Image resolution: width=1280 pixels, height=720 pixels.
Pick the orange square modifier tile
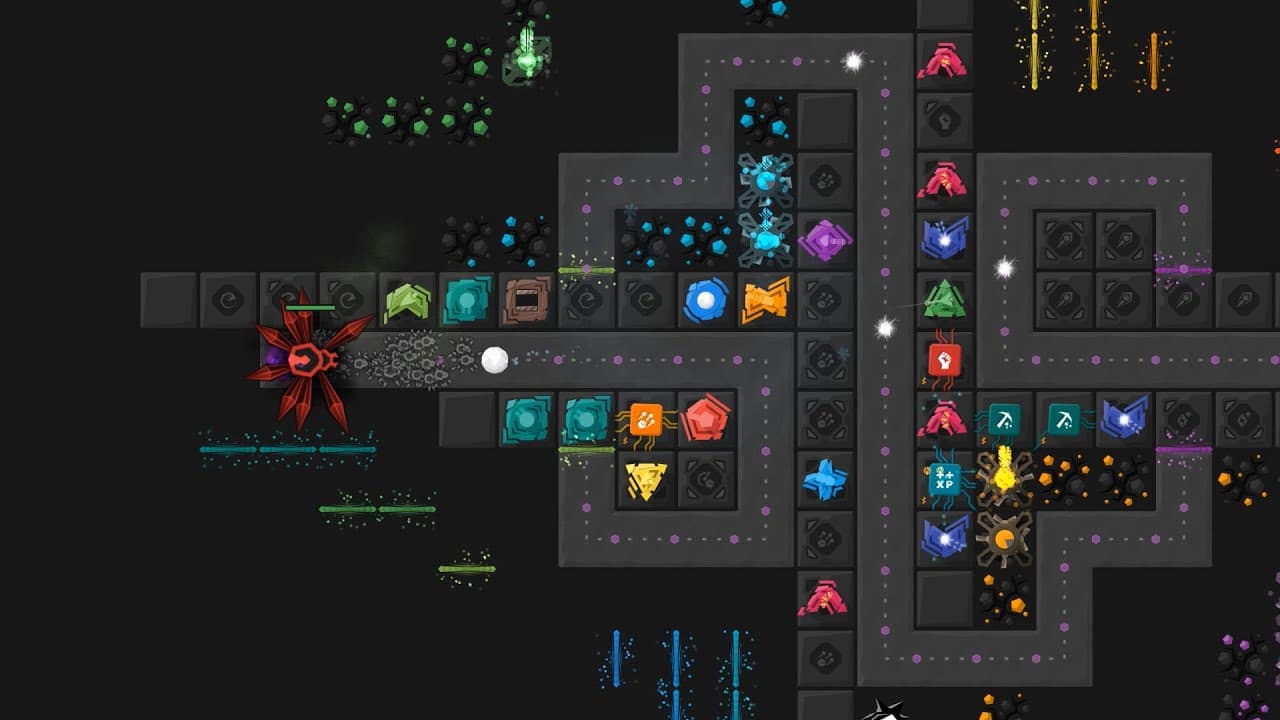[646, 420]
